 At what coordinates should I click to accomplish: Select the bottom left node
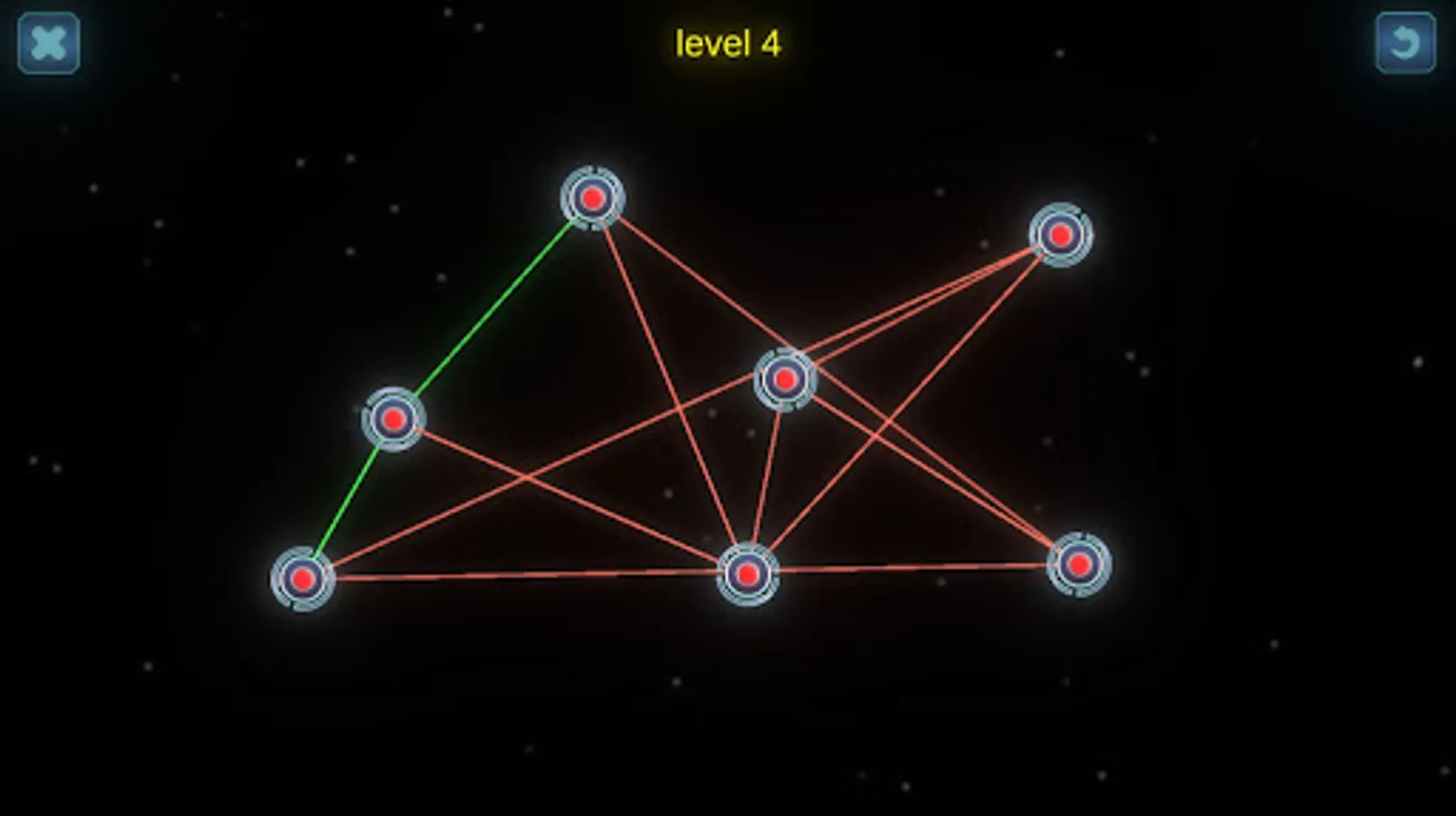coord(301,578)
